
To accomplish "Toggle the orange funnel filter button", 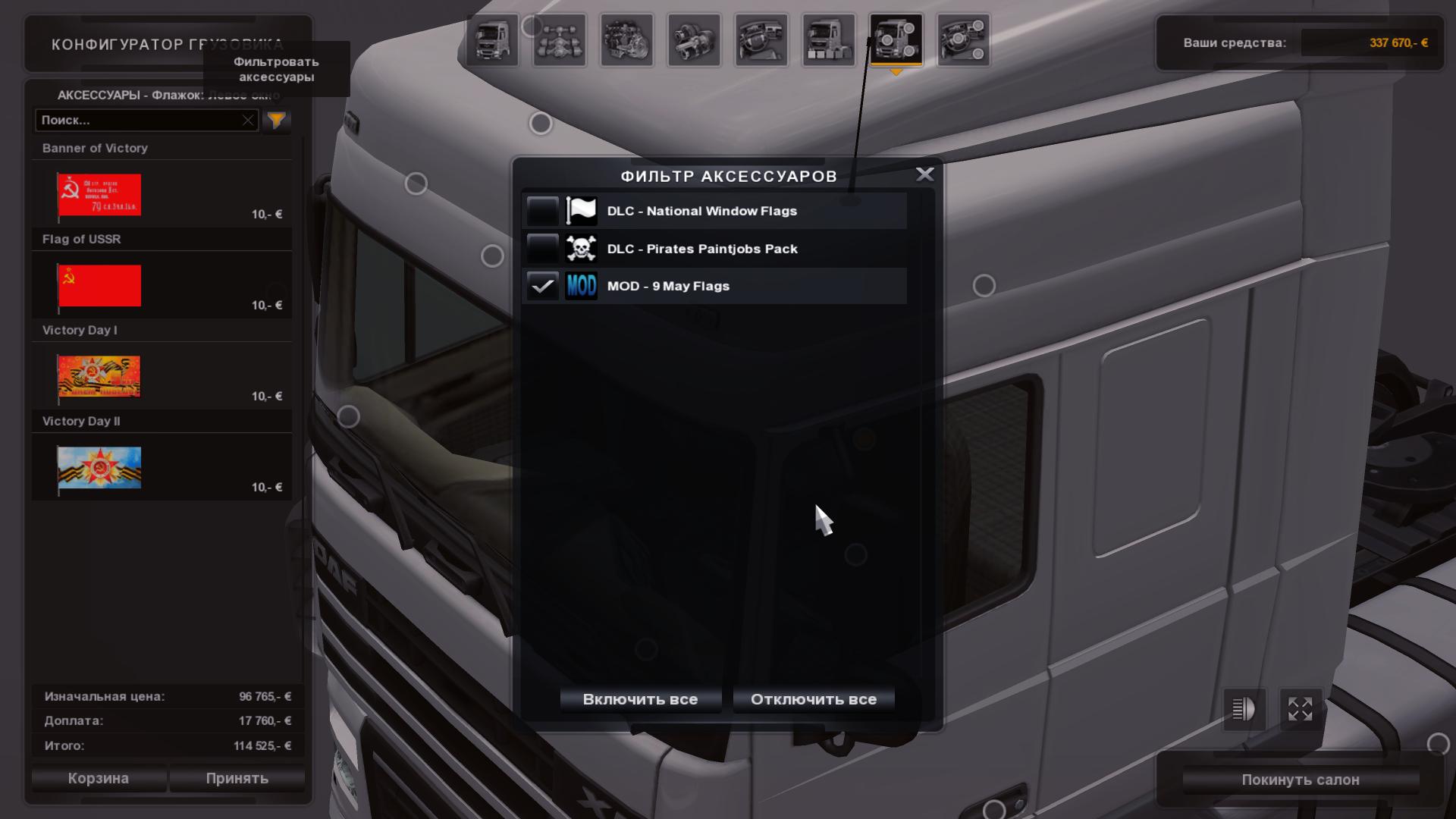I will [277, 120].
